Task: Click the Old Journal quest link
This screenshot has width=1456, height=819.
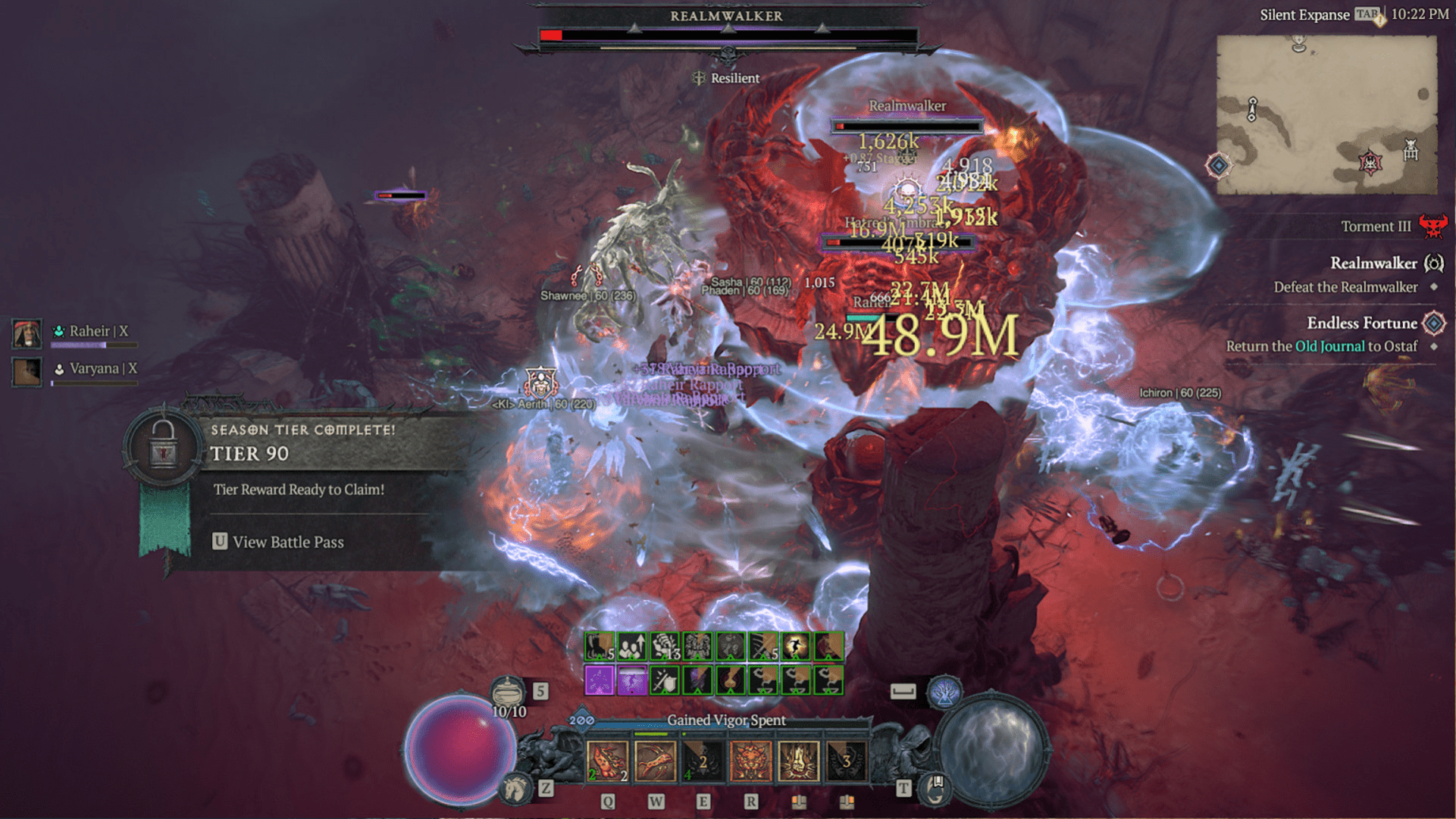Action: [x=1330, y=346]
